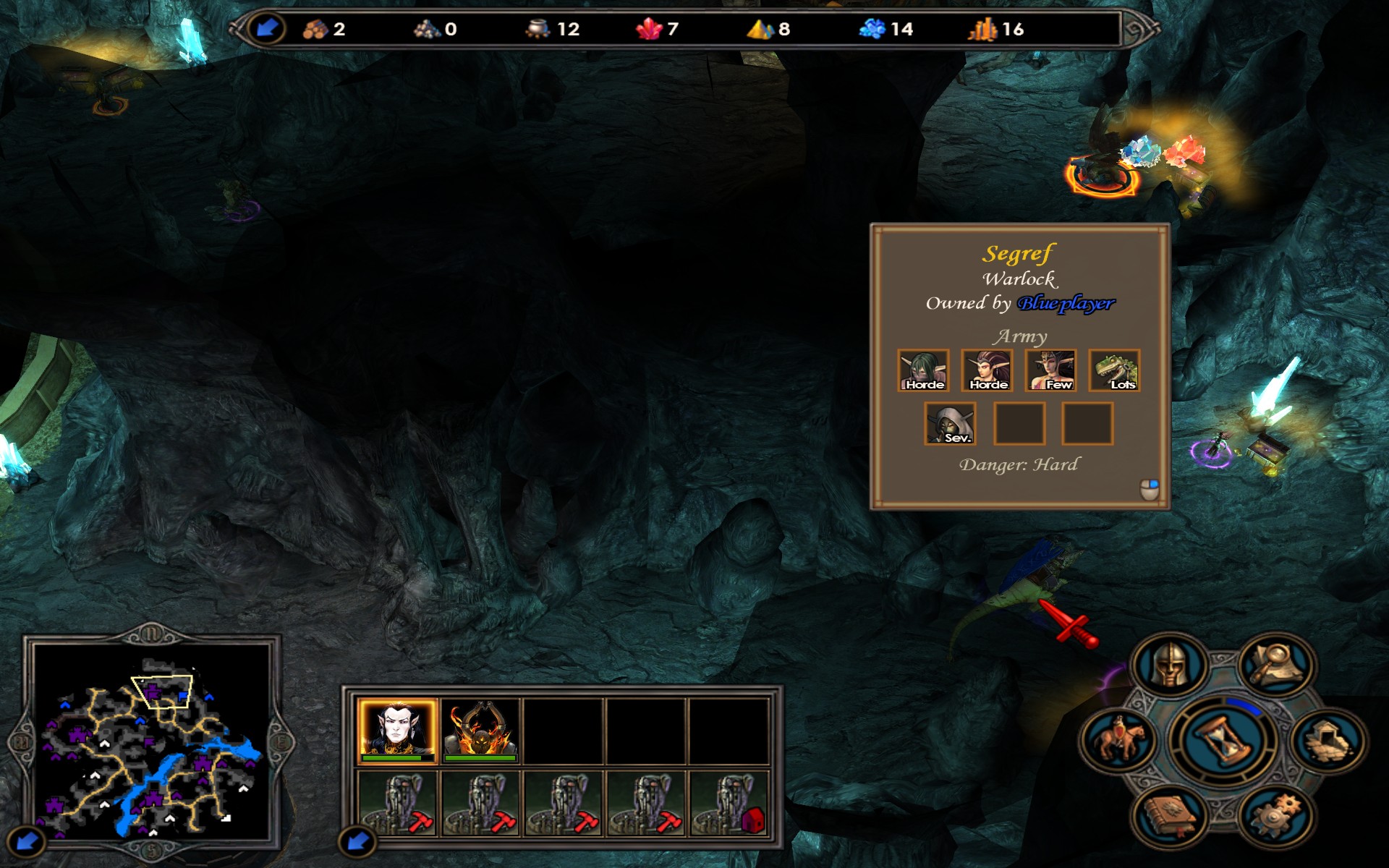Click the blue arrow beside the resource bar
Viewport: 1389px width, 868px height.
(x=267, y=29)
